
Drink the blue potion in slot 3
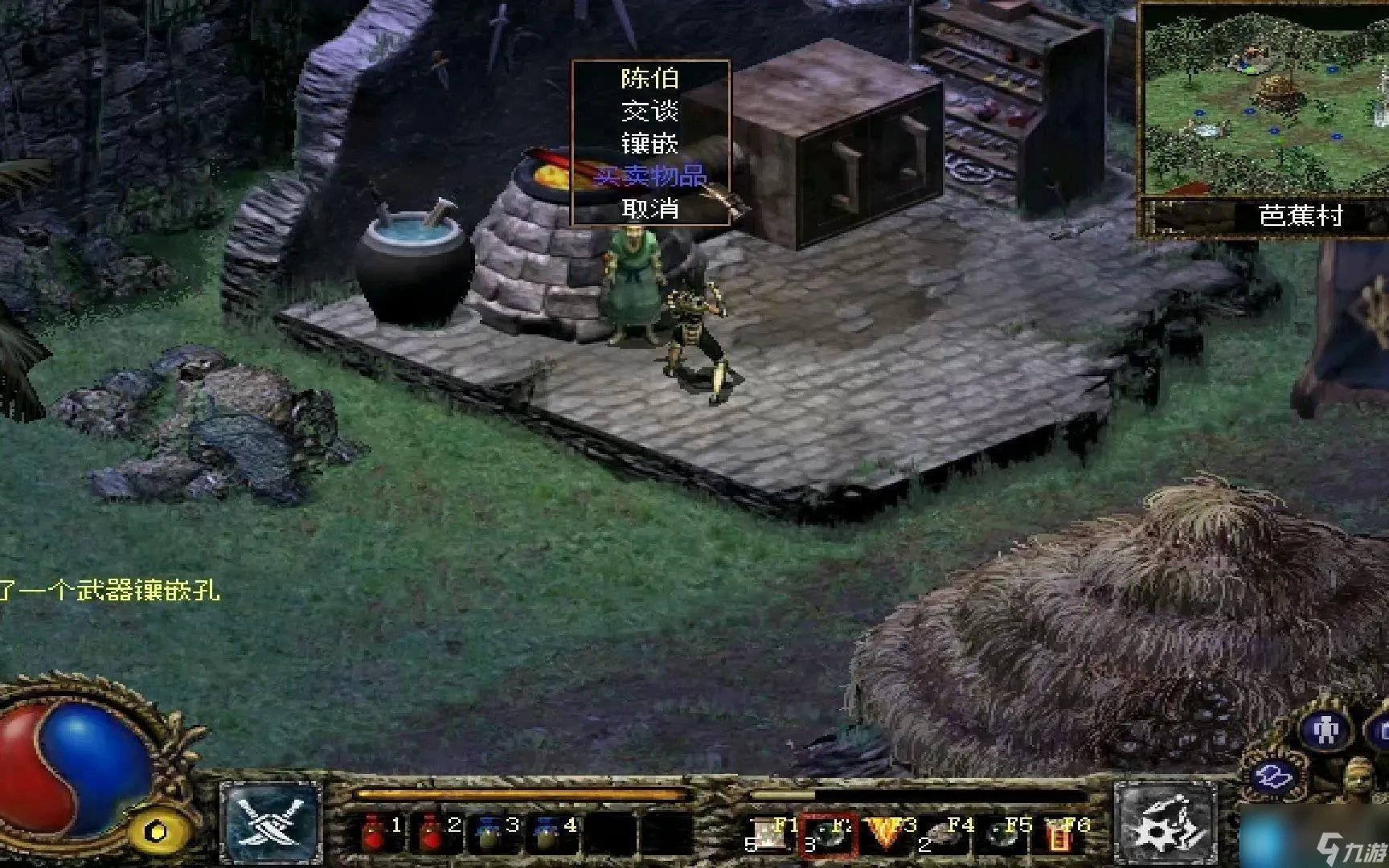coord(490,833)
